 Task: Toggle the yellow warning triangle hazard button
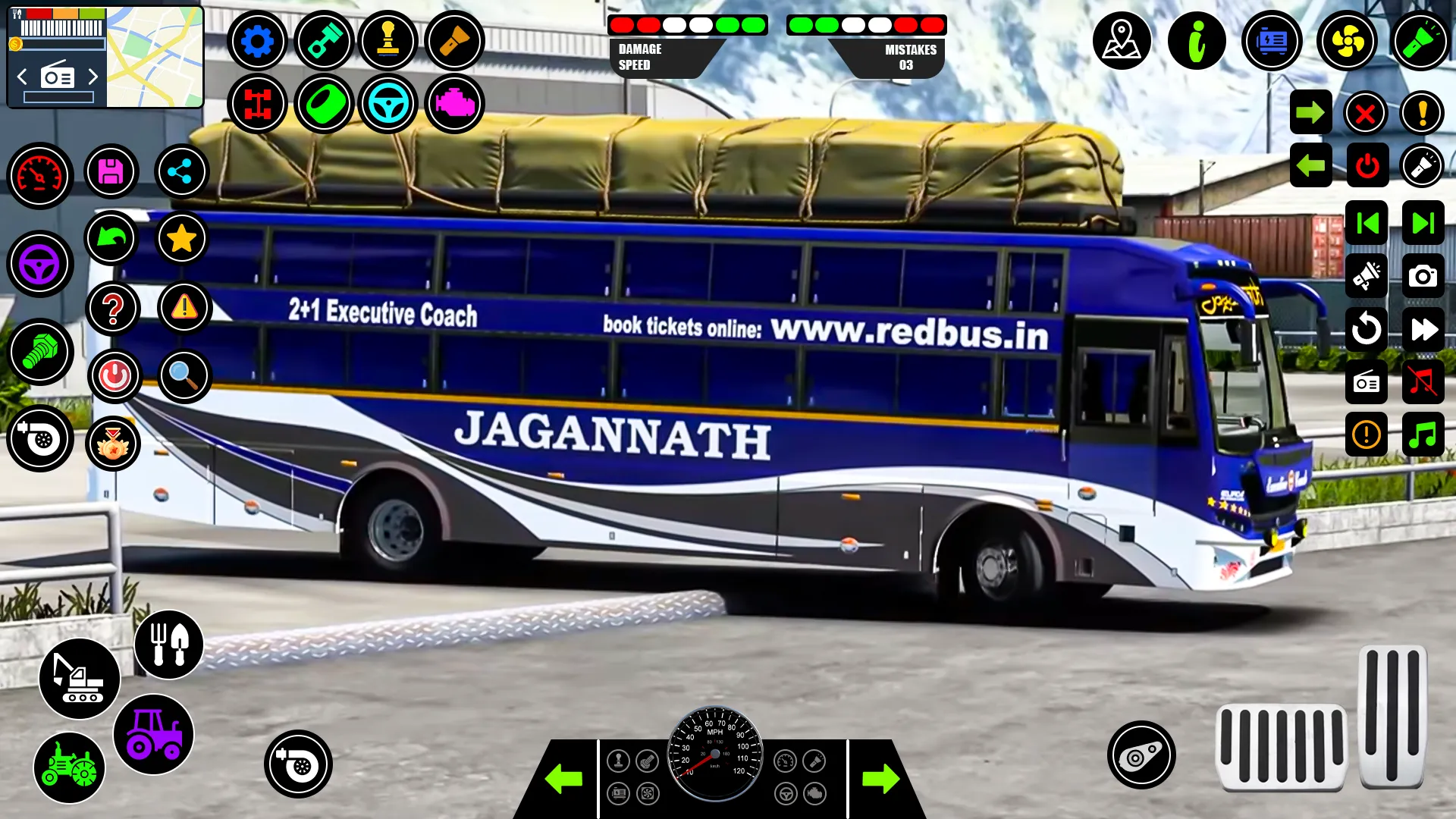[x=184, y=308]
